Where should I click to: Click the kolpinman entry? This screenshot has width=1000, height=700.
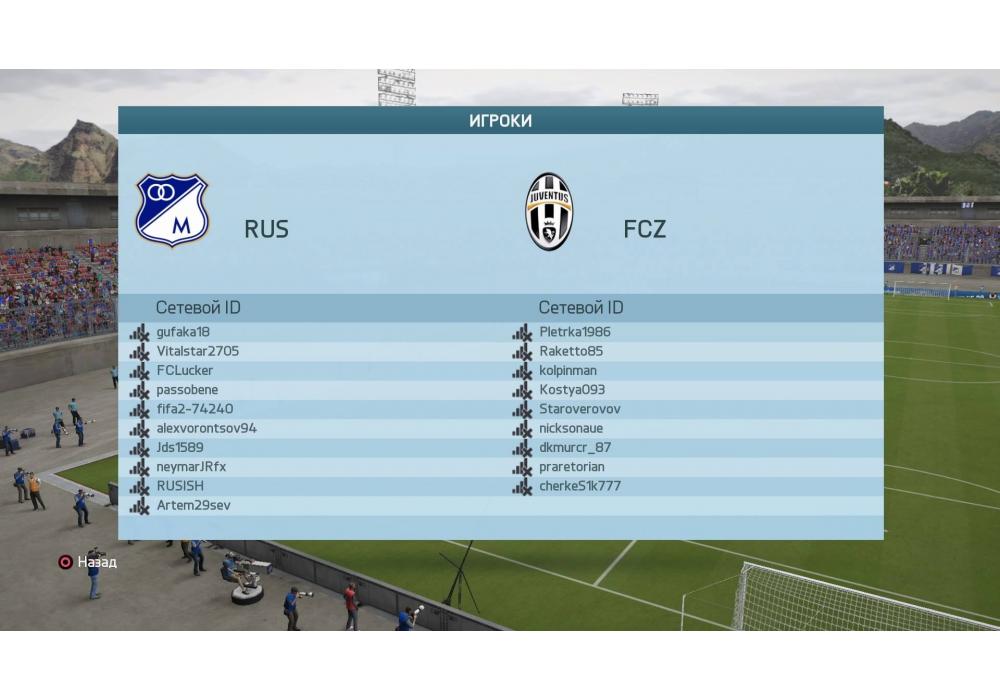pos(567,370)
